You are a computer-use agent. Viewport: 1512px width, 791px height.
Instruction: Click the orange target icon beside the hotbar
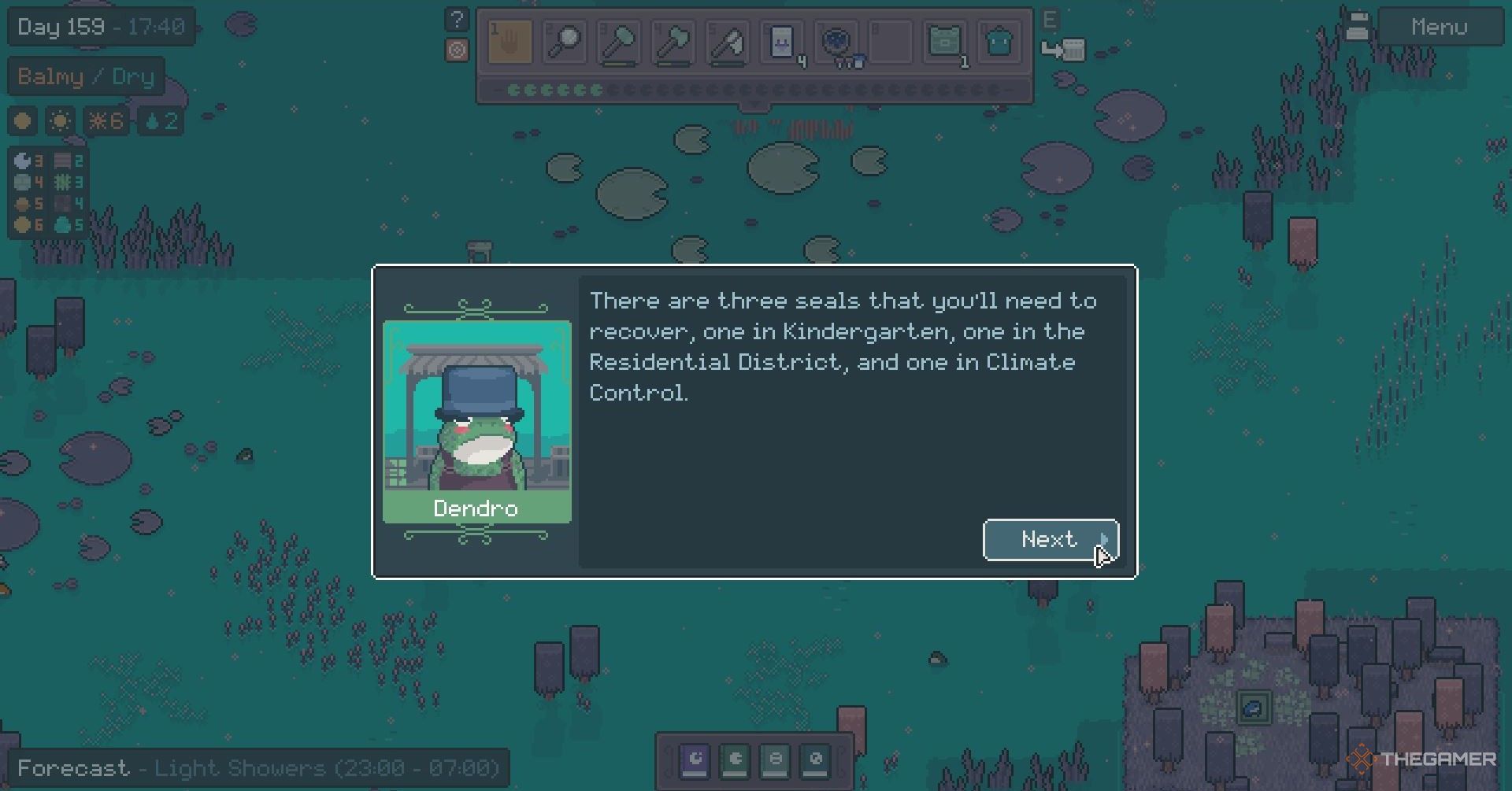pos(457,50)
